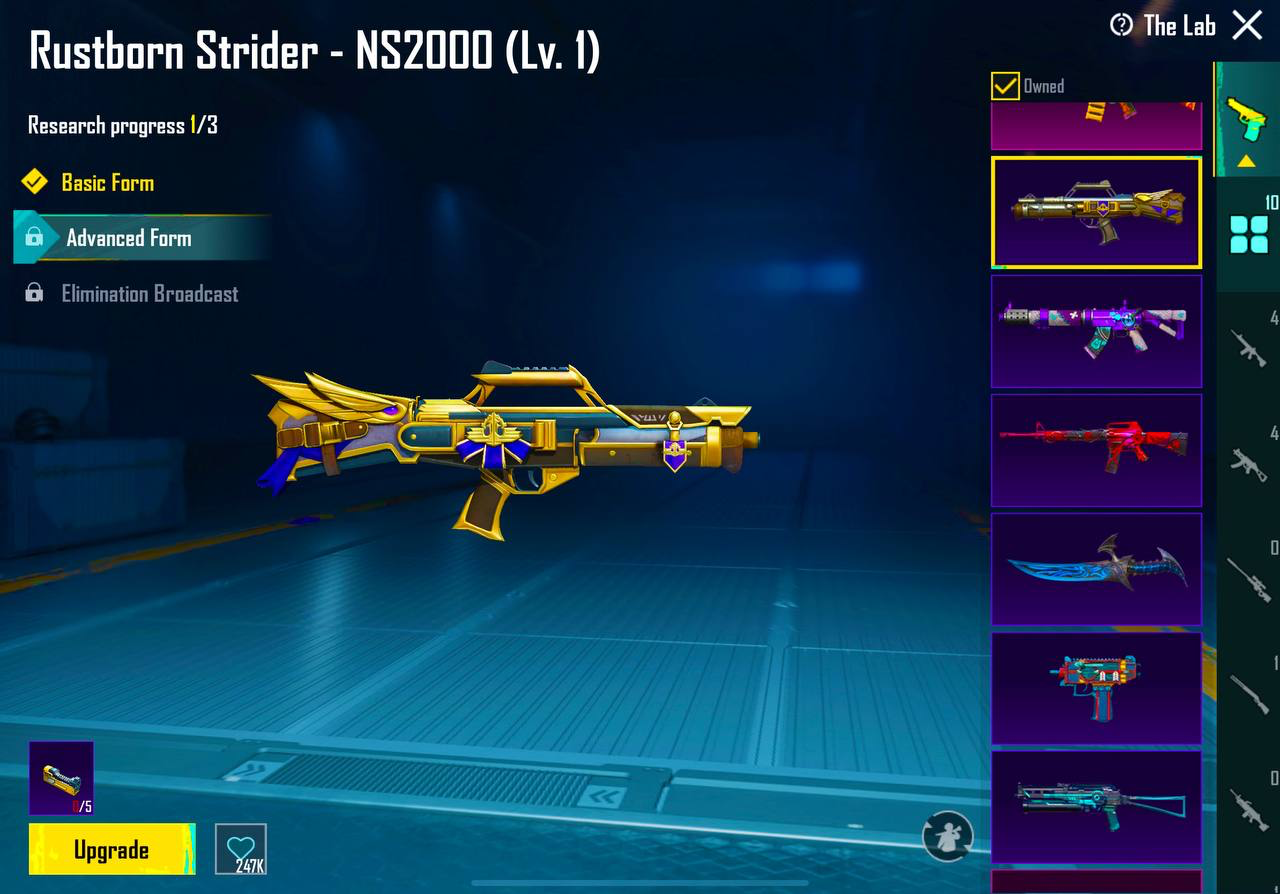Screen dimensions: 1280x894
Task: Select the gold Rustborn Strider NS2000 thumbnail
Action: [x=1096, y=211]
